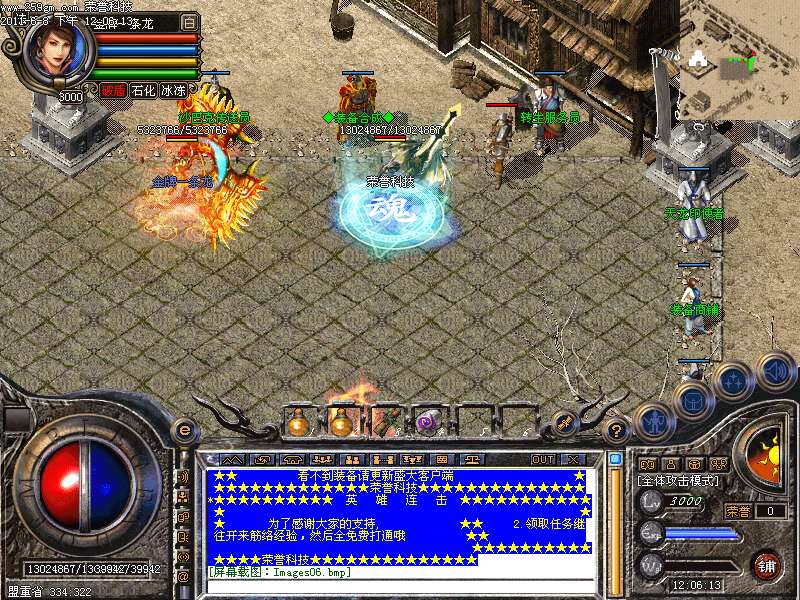Click the OUT button on chat bar

(x=543, y=459)
